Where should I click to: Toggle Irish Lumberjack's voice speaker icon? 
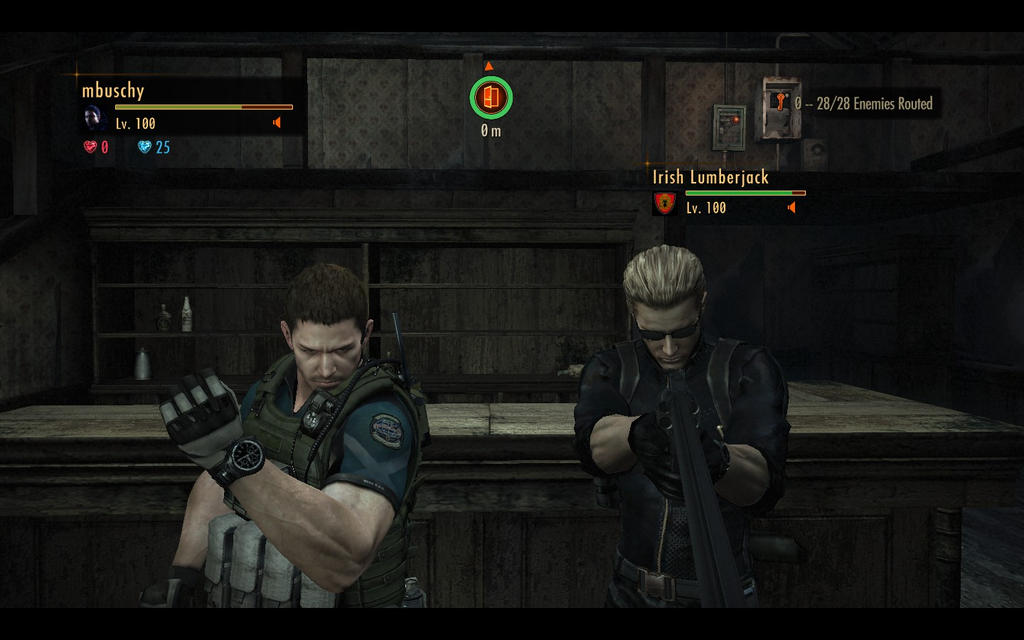tap(791, 207)
